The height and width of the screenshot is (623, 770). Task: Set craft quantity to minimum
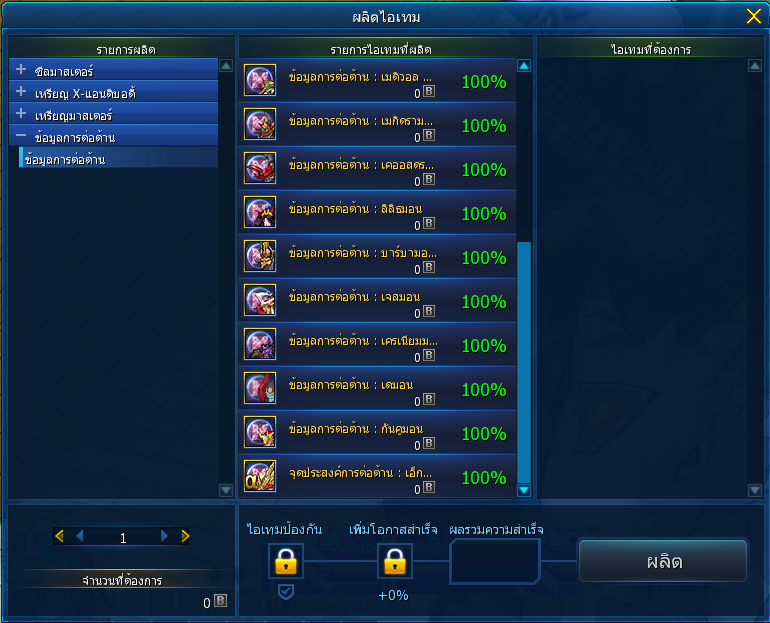point(59,537)
